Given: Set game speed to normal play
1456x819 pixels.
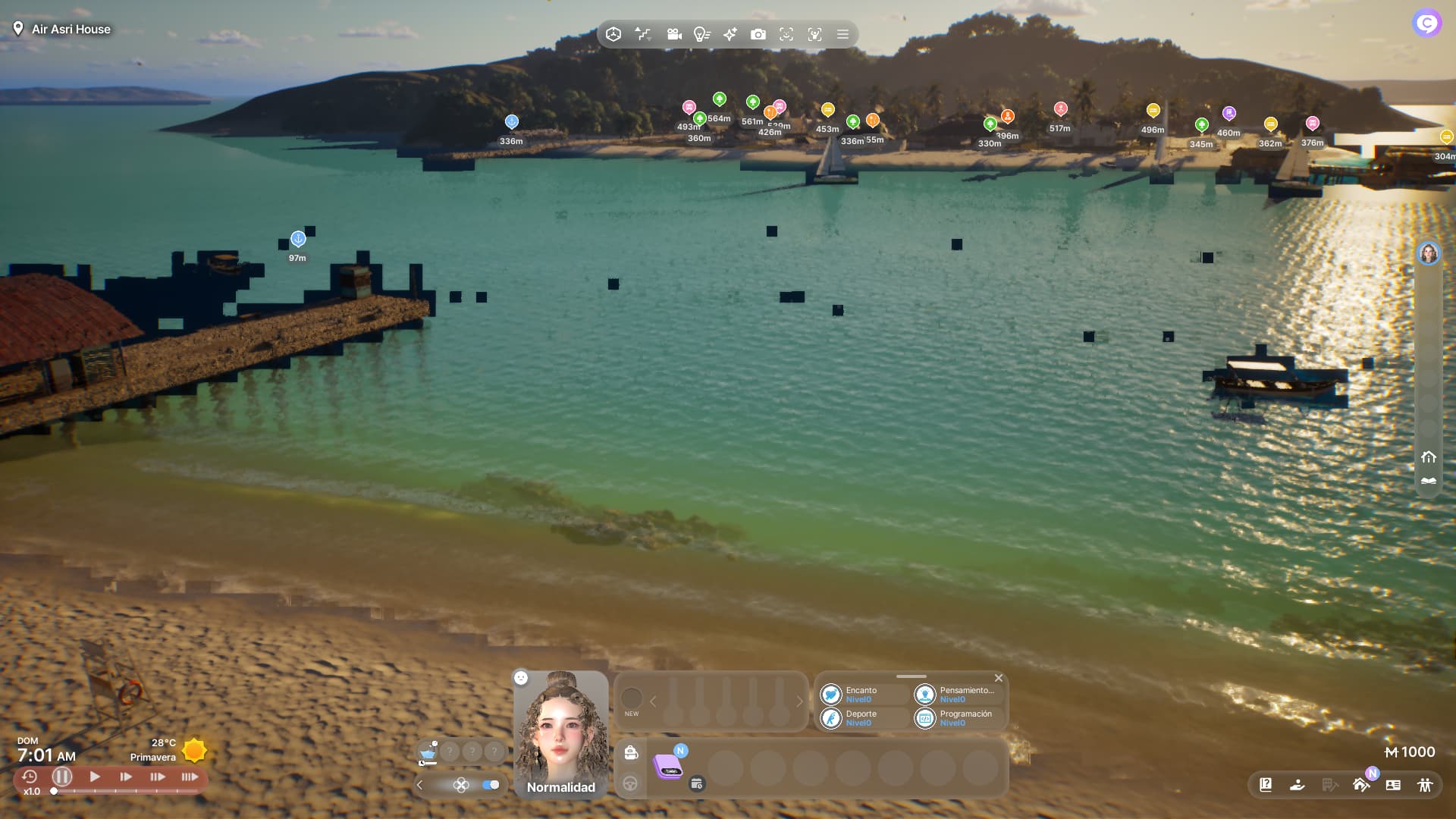Looking at the screenshot, I should 95,777.
